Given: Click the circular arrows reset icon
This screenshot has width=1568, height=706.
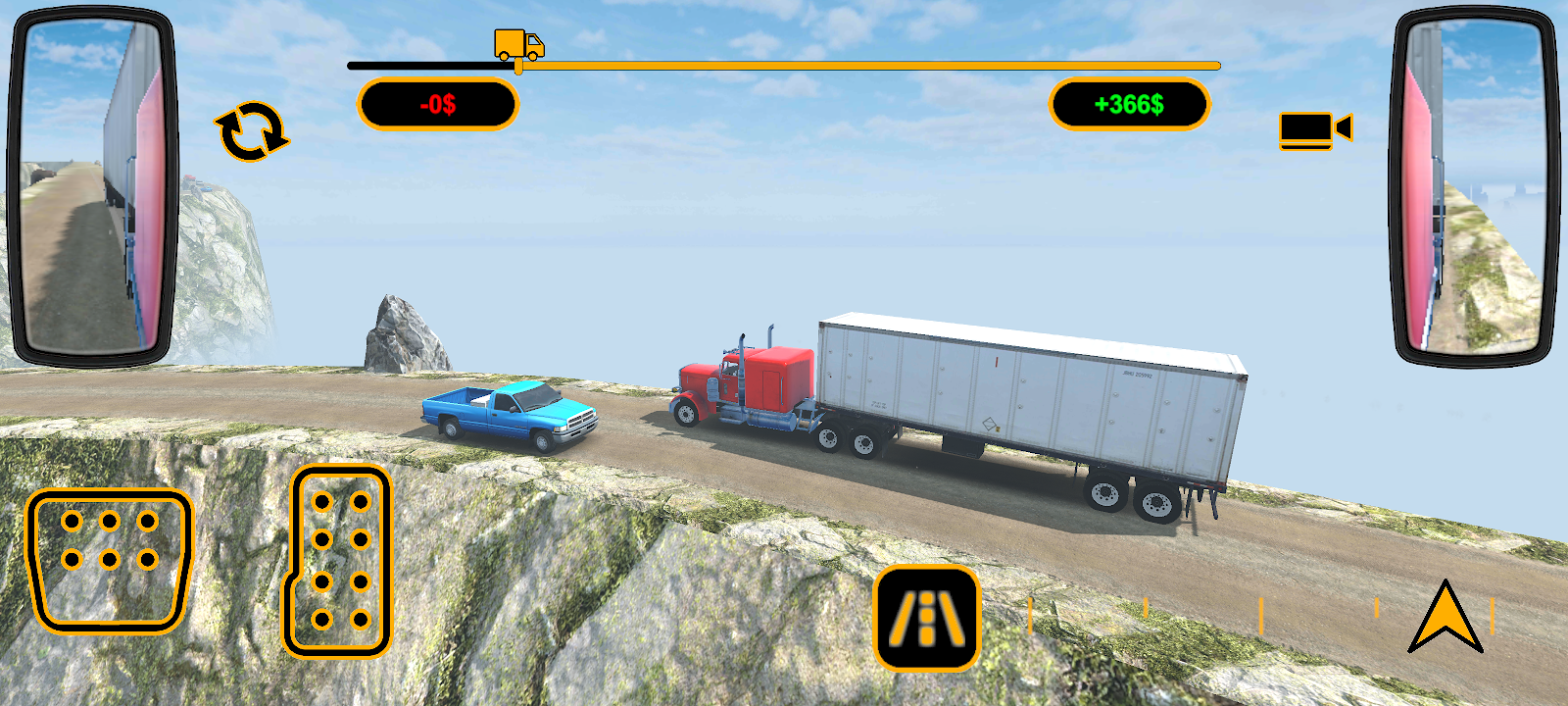Looking at the screenshot, I should pos(252,131).
